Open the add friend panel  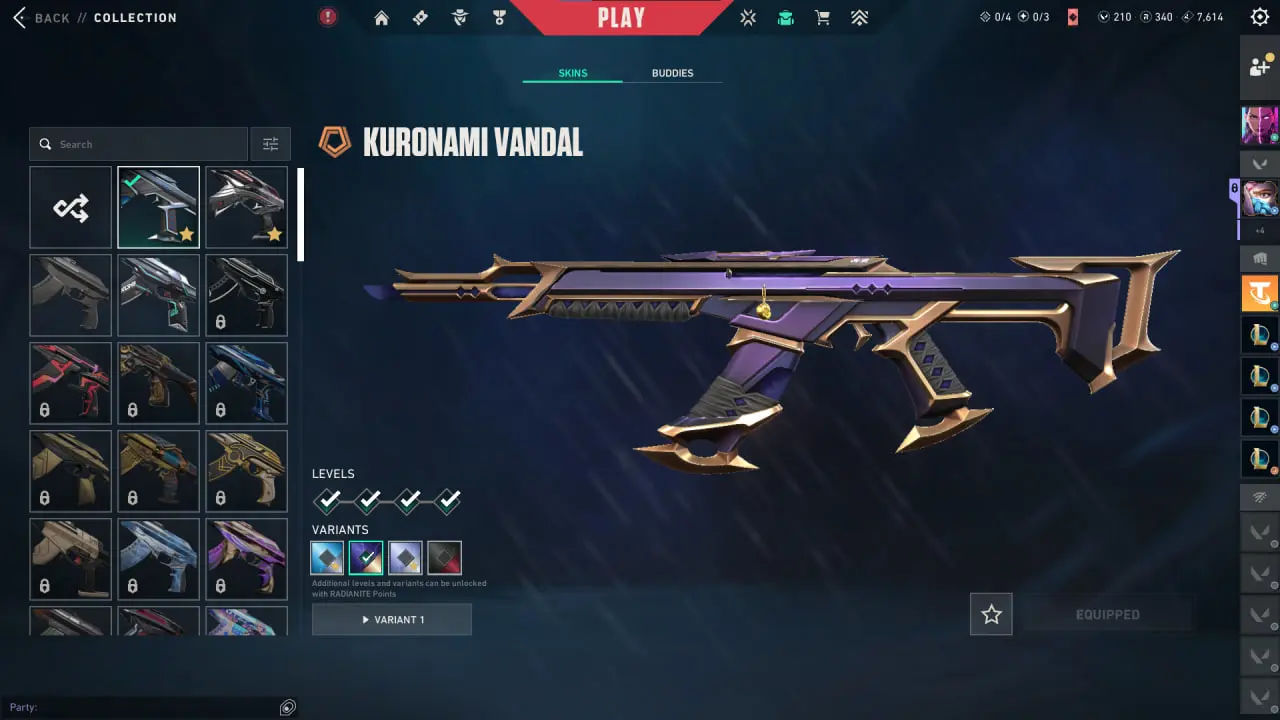point(1260,67)
